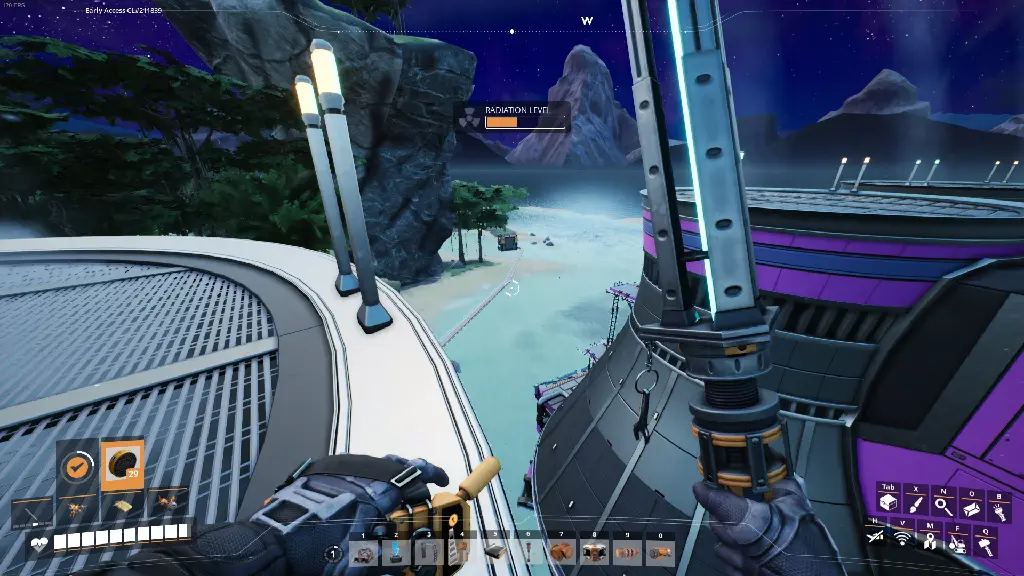Select hotbar slot 7 copper cylinders
This screenshot has width=1024, height=576.
[x=561, y=552]
